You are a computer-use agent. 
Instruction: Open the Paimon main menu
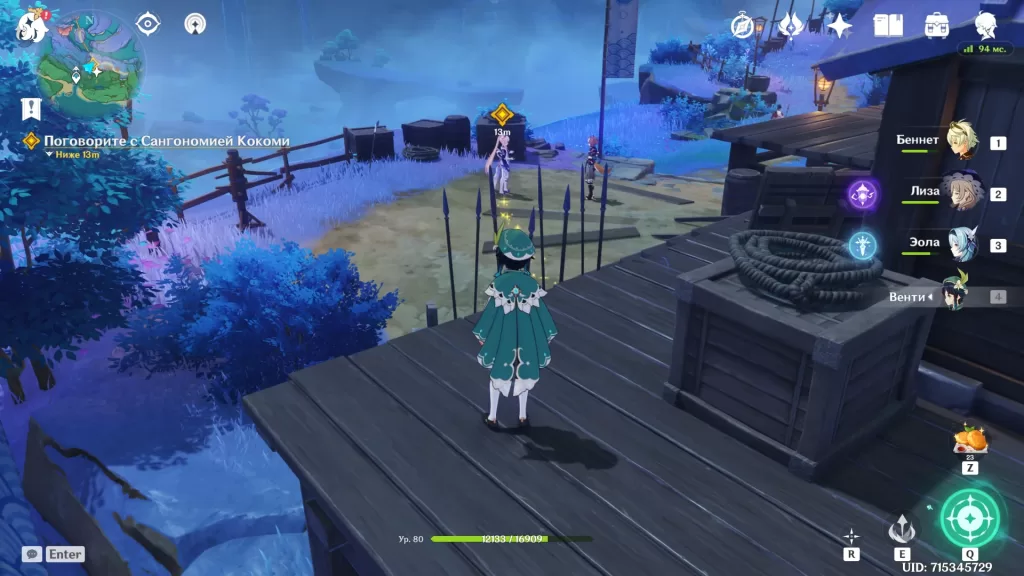[32, 26]
